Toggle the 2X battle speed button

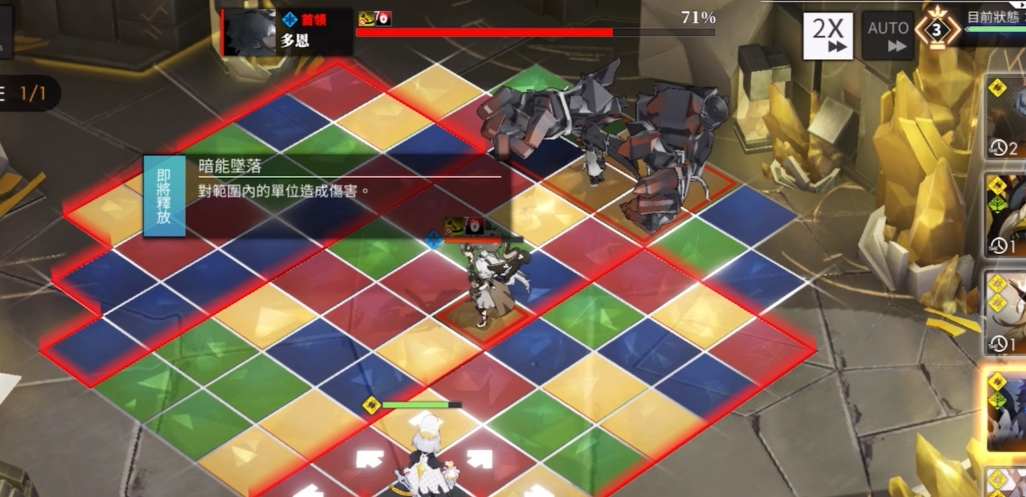tap(828, 36)
